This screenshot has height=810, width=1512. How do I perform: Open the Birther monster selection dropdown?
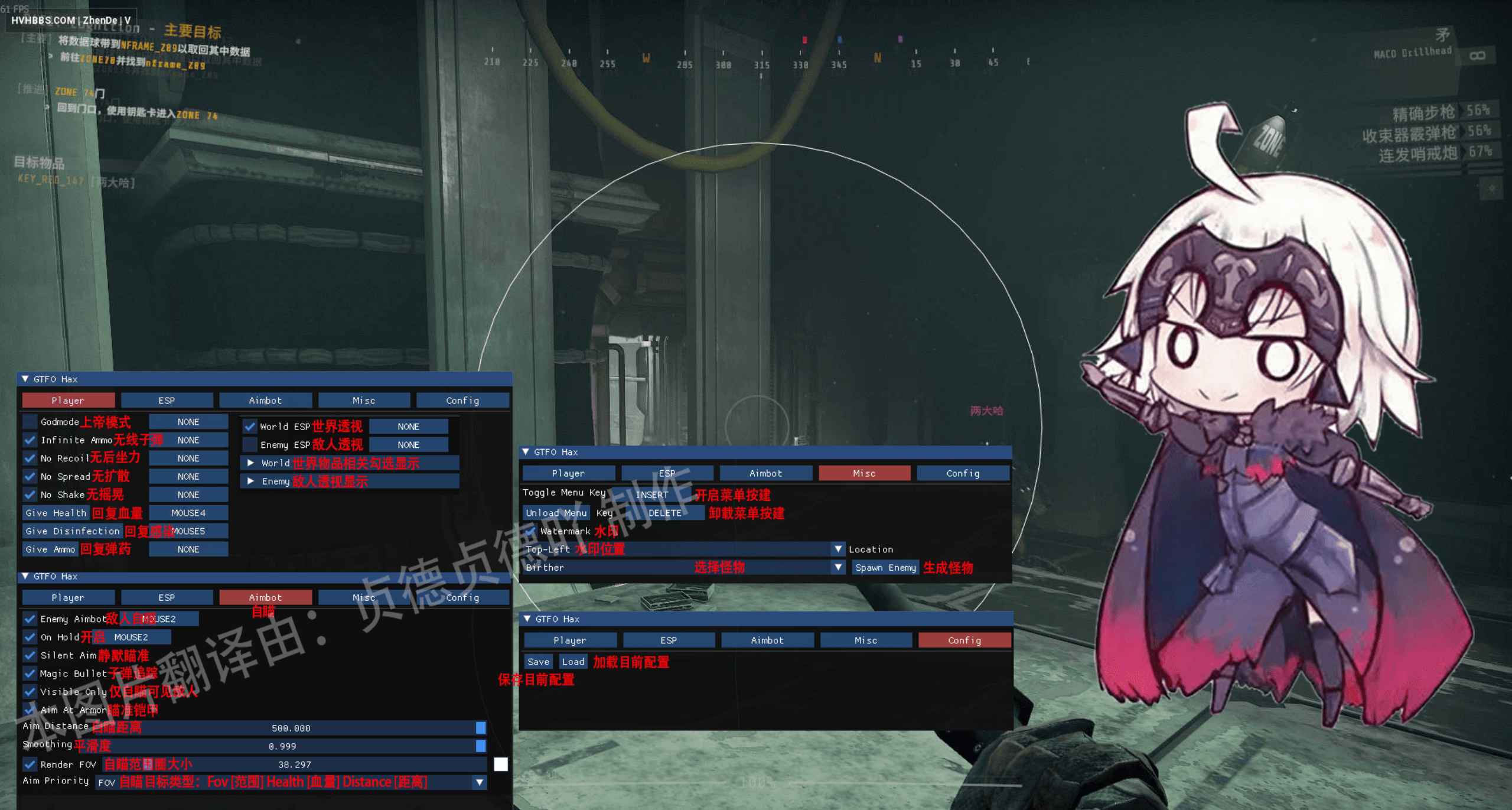[837, 567]
